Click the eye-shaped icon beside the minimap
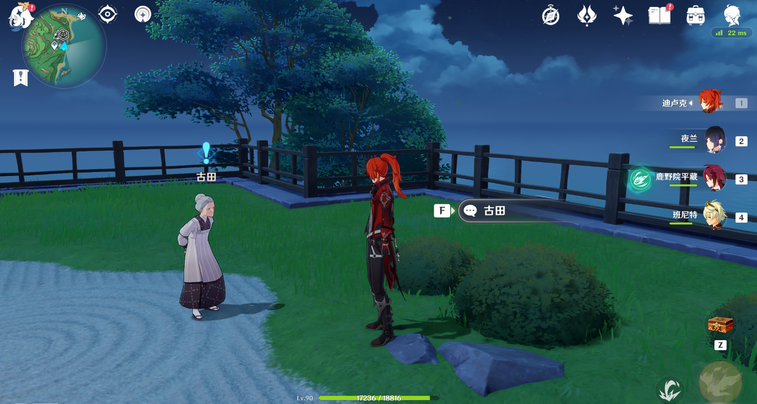The width and height of the screenshot is (757, 404). click(108, 15)
